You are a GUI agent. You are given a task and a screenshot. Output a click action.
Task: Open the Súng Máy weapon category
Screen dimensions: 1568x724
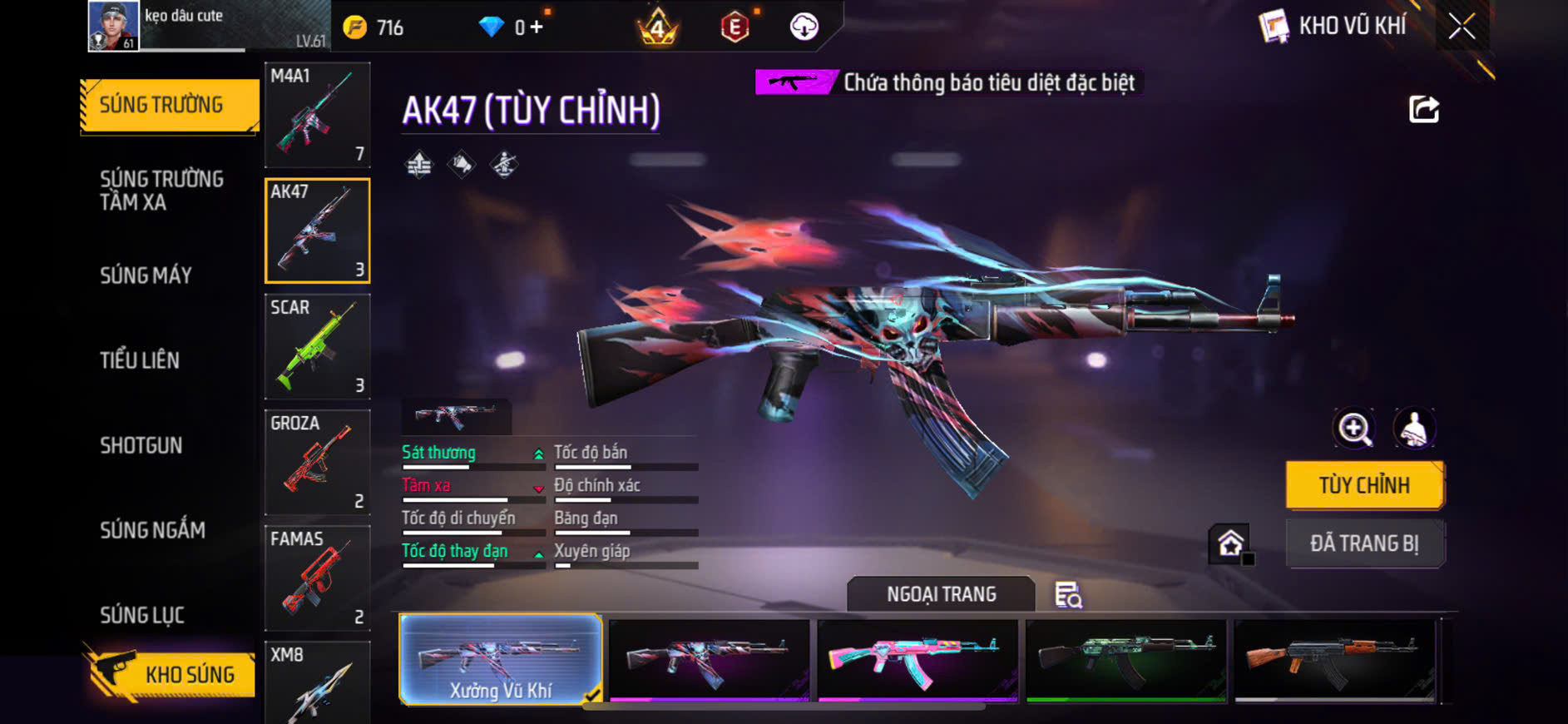(146, 275)
